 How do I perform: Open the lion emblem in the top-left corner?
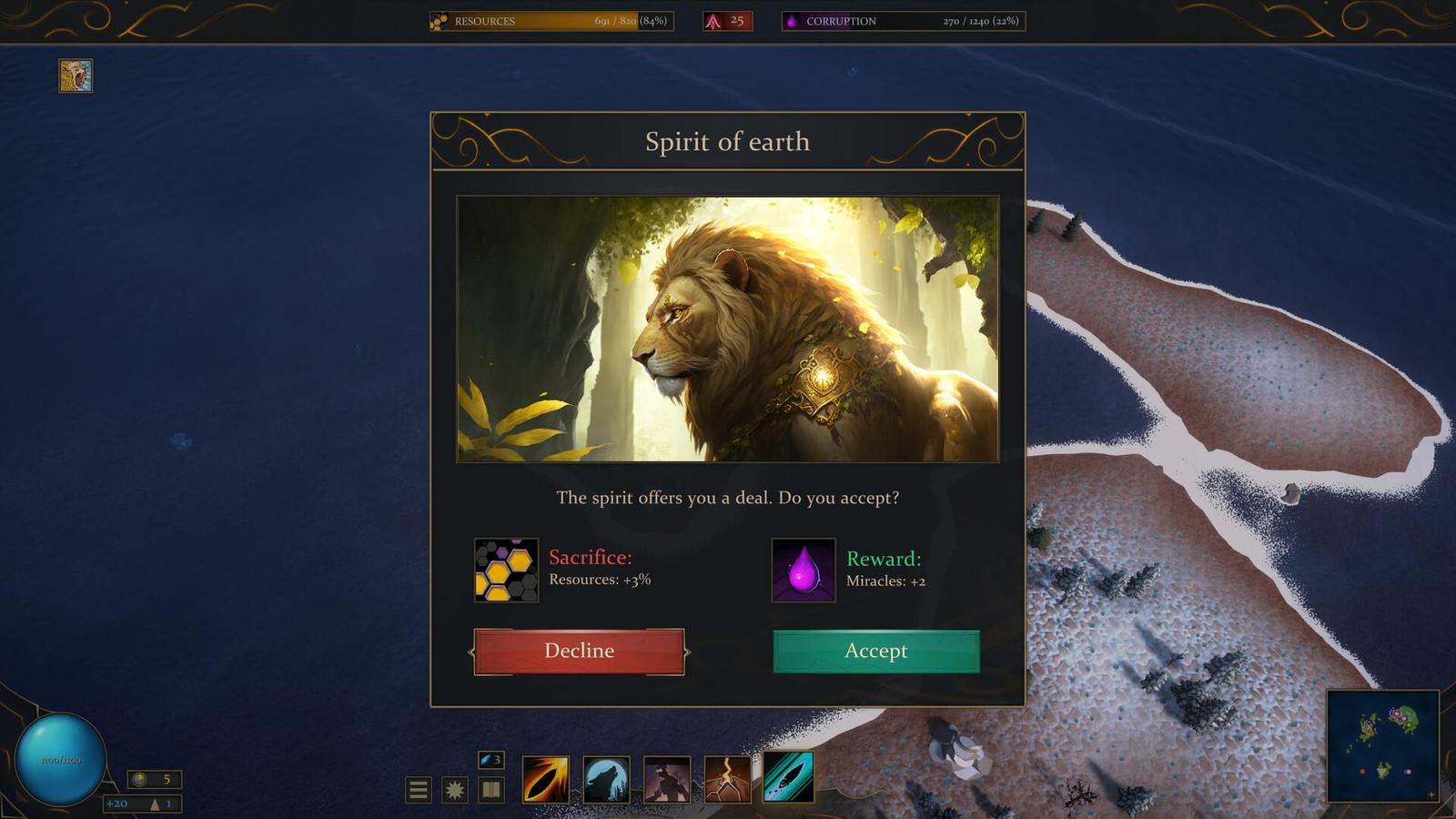(76, 76)
